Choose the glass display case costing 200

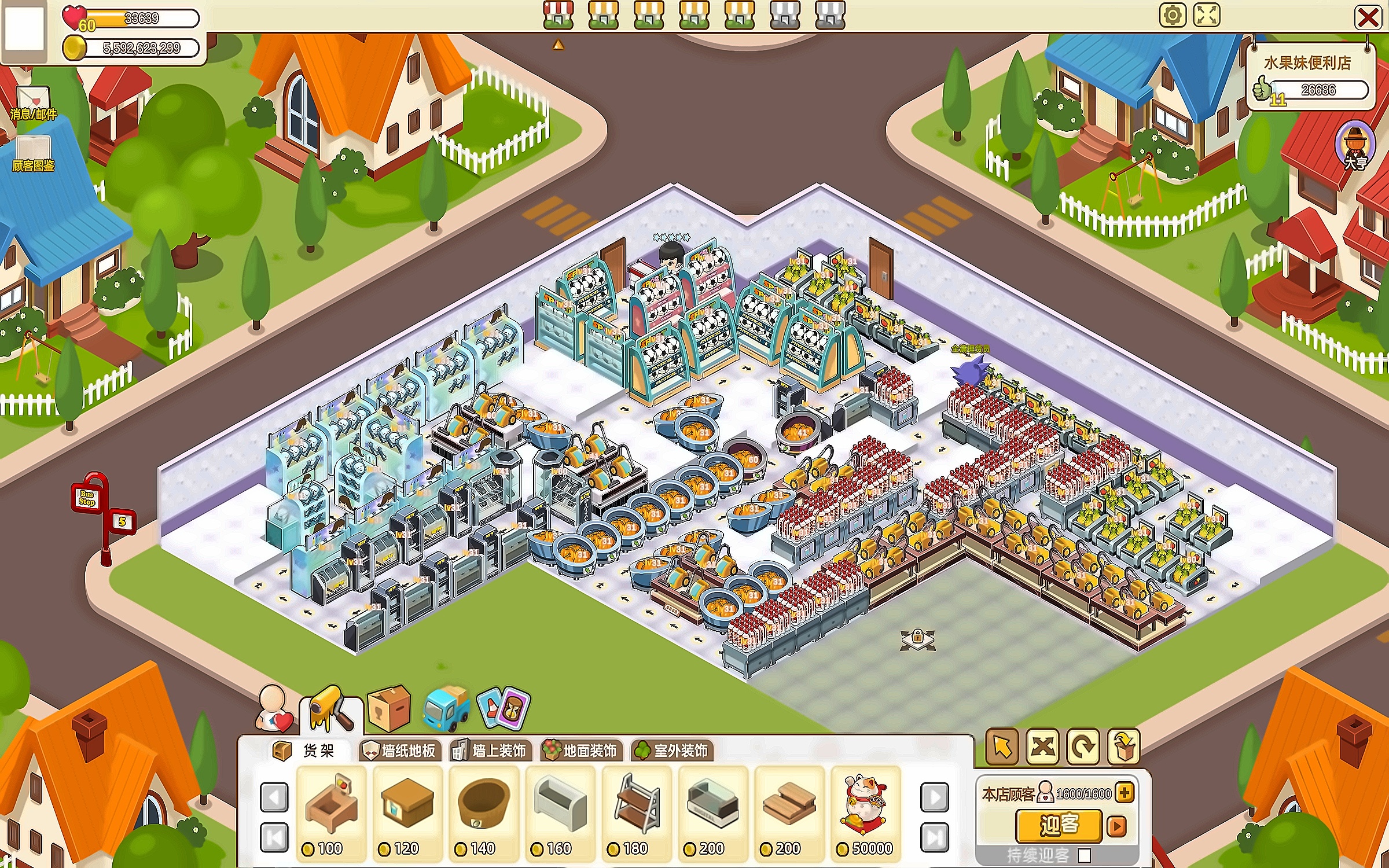pyautogui.click(x=712, y=811)
